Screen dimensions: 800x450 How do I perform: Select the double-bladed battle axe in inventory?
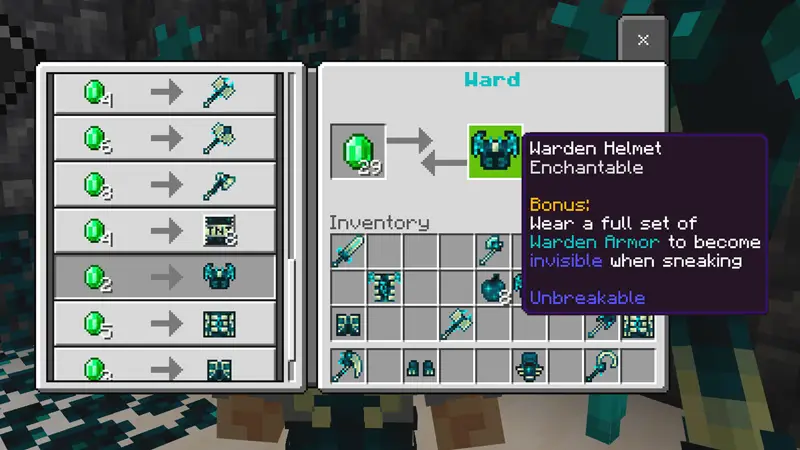click(x=458, y=323)
